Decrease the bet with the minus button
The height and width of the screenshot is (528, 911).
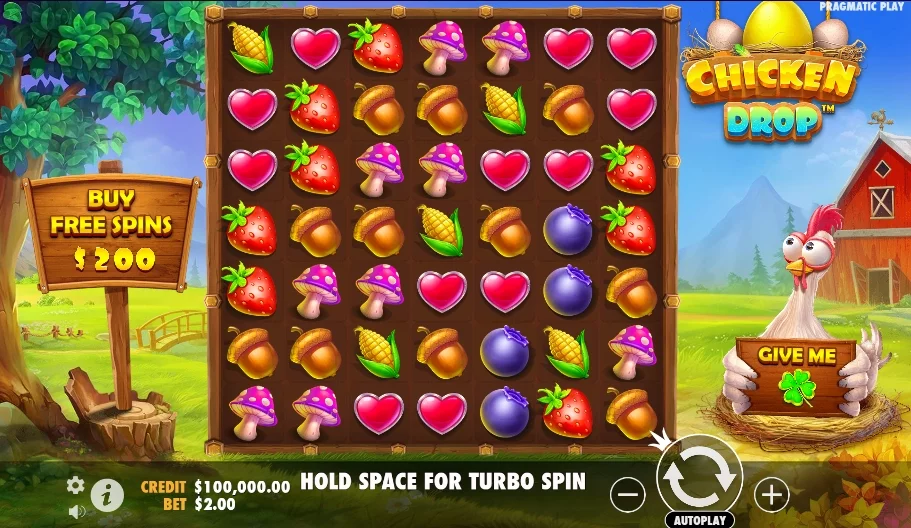pos(628,493)
